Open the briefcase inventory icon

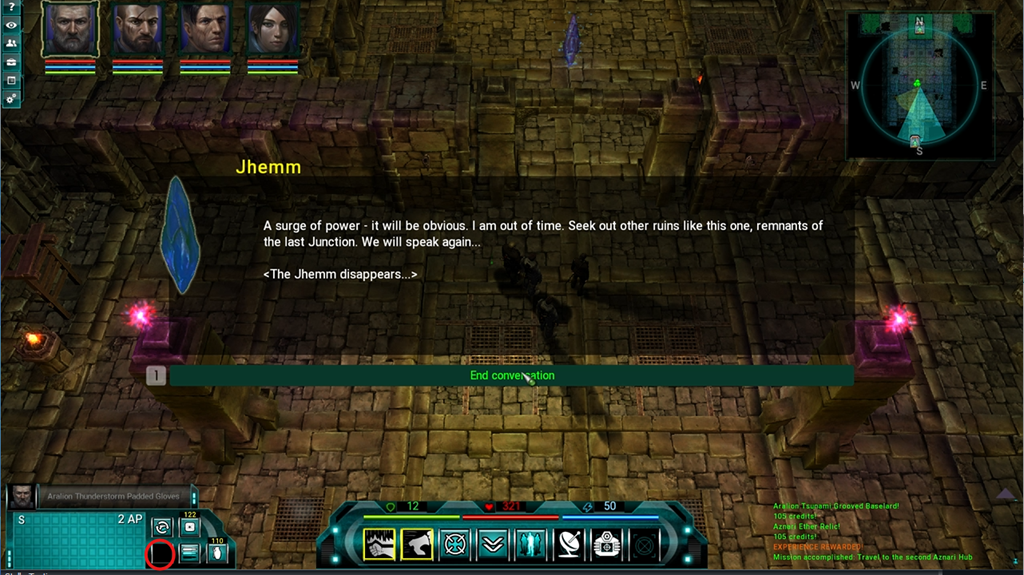coord(12,62)
